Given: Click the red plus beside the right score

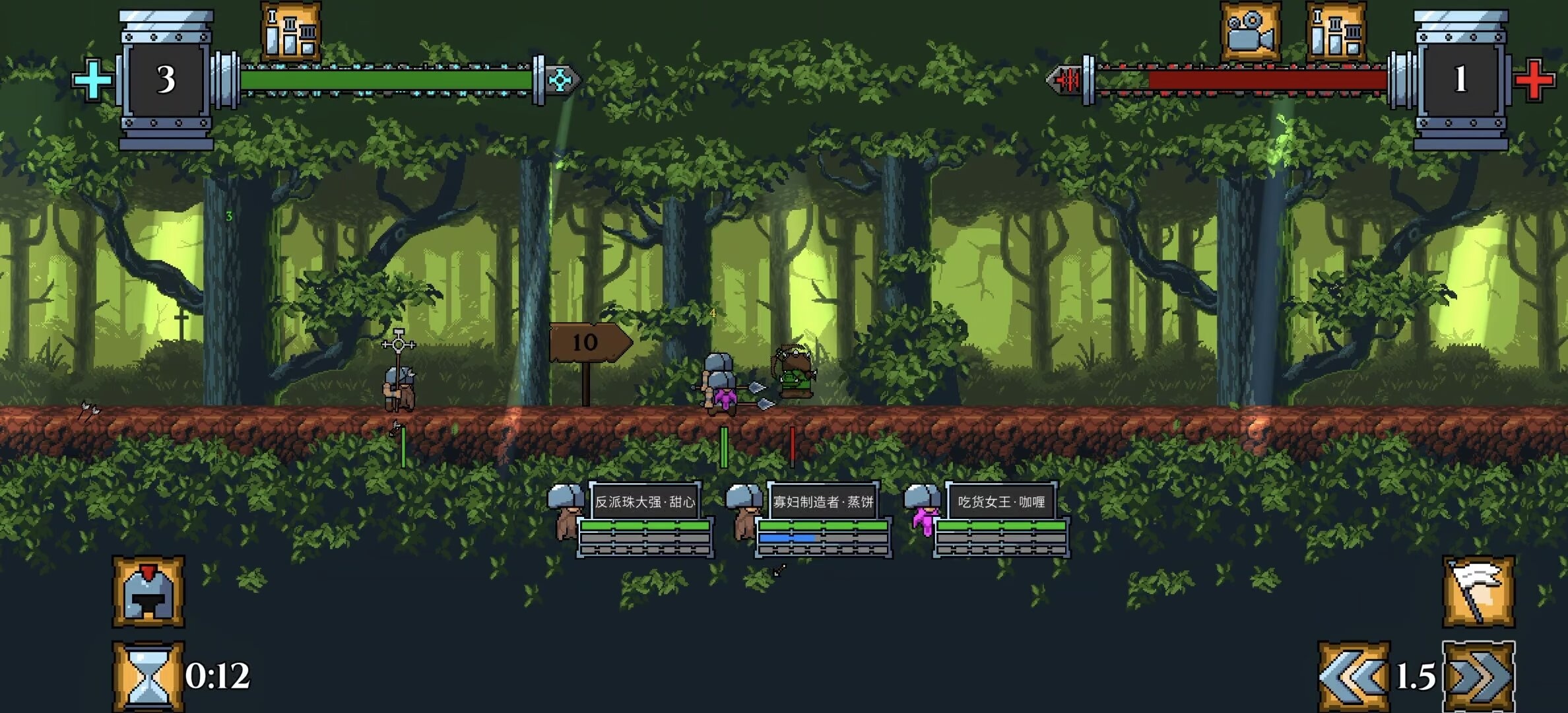Looking at the screenshot, I should click(x=1534, y=80).
